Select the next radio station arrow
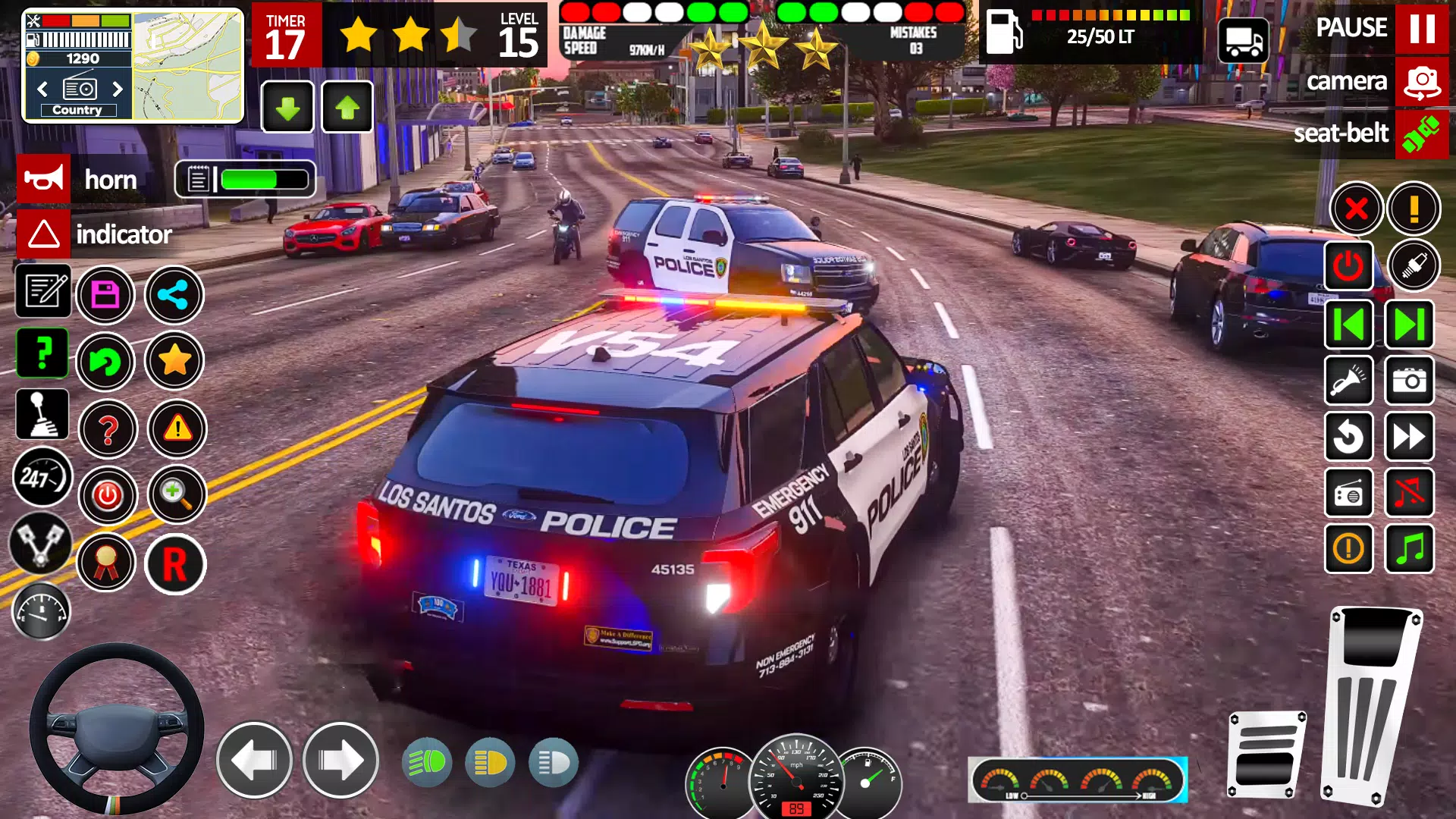This screenshot has width=1456, height=819. pyautogui.click(x=118, y=89)
